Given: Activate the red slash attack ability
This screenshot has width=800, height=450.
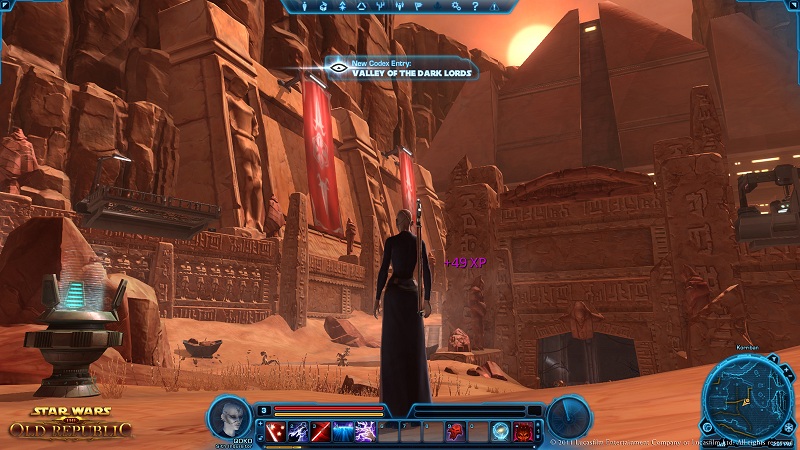Looking at the screenshot, I should click(275, 431).
